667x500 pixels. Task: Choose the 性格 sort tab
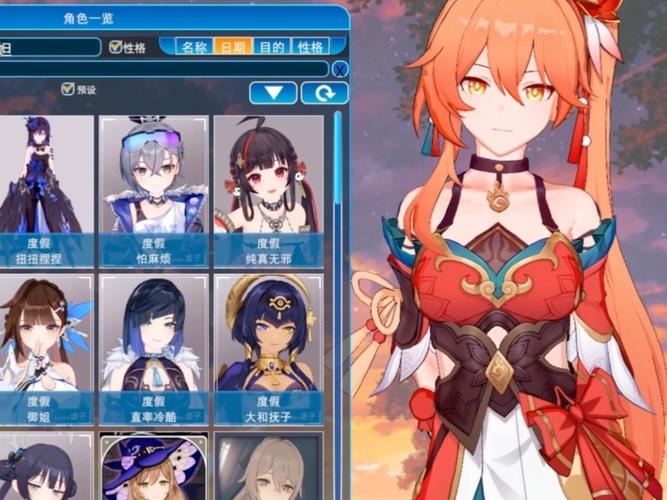coord(310,47)
